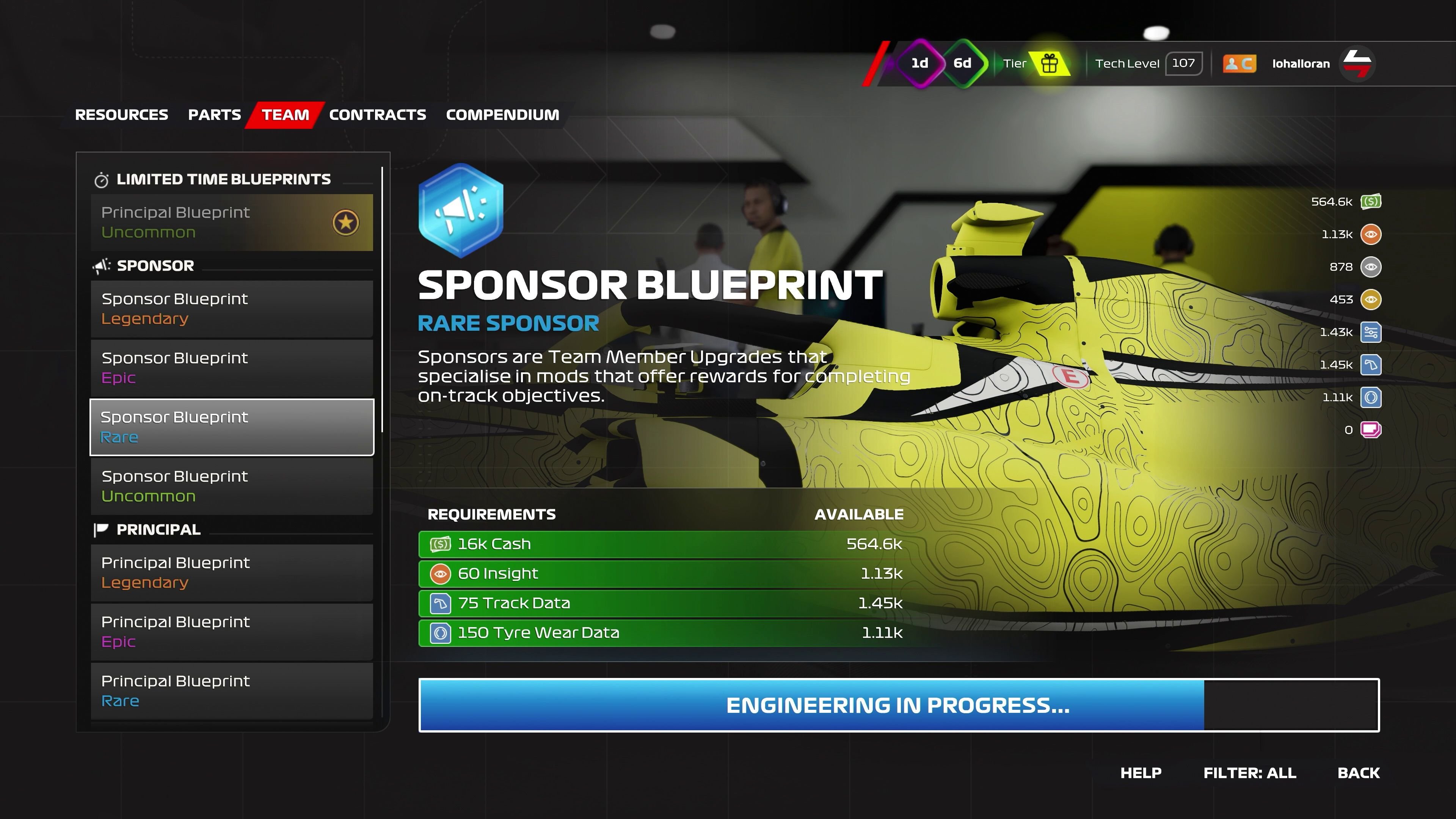The image size is (1456, 819).
Task: Select the Epic Sponsor Blueprint
Action: tap(232, 367)
